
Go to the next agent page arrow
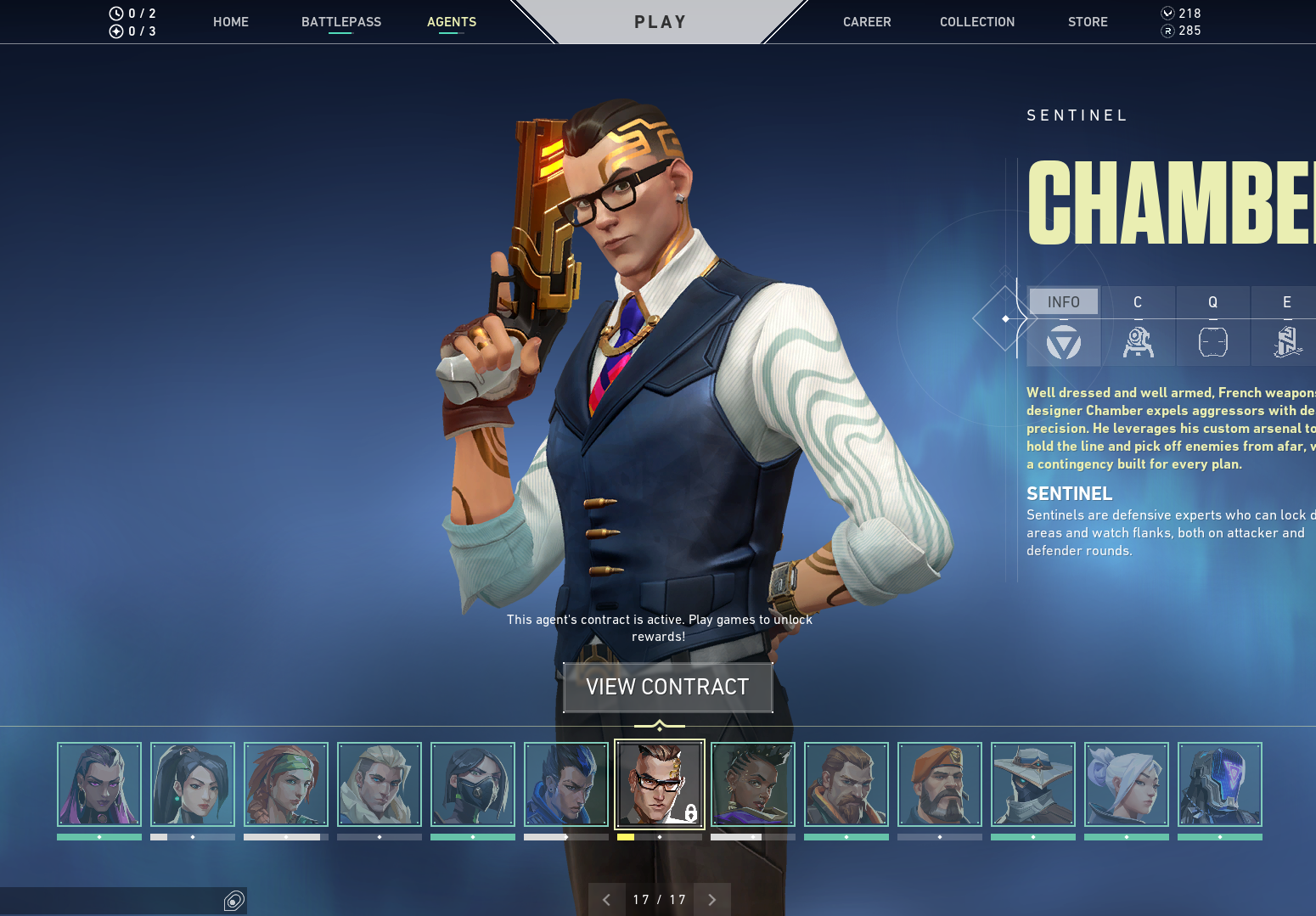[712, 900]
